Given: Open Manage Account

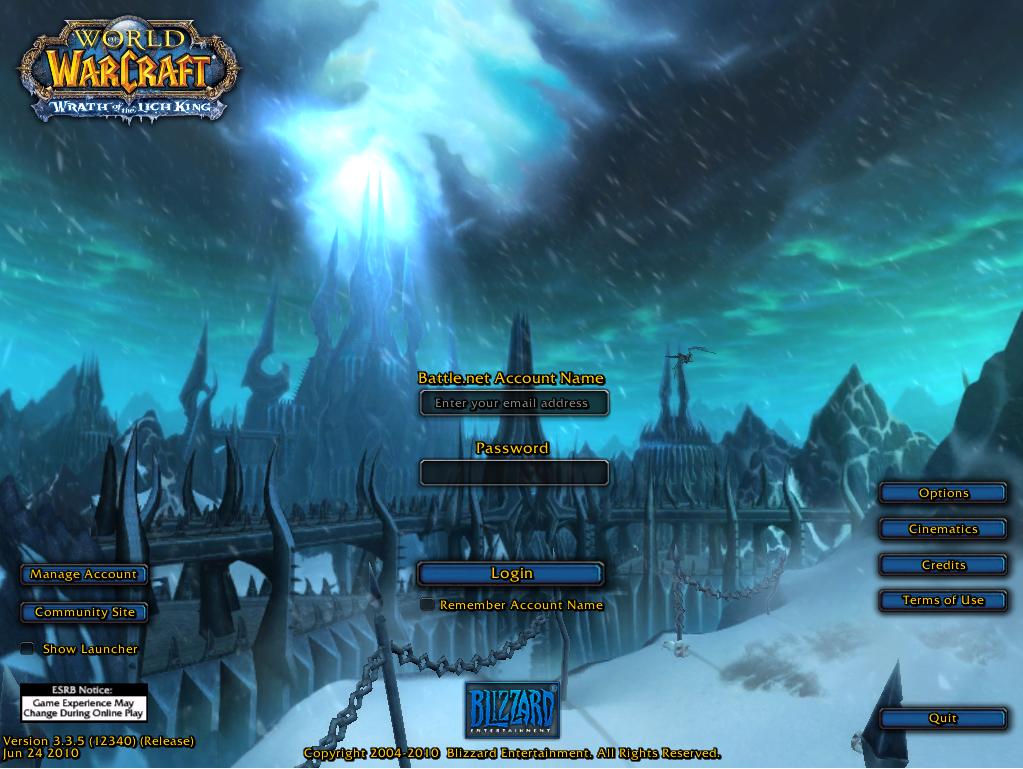Looking at the screenshot, I should click(84, 574).
